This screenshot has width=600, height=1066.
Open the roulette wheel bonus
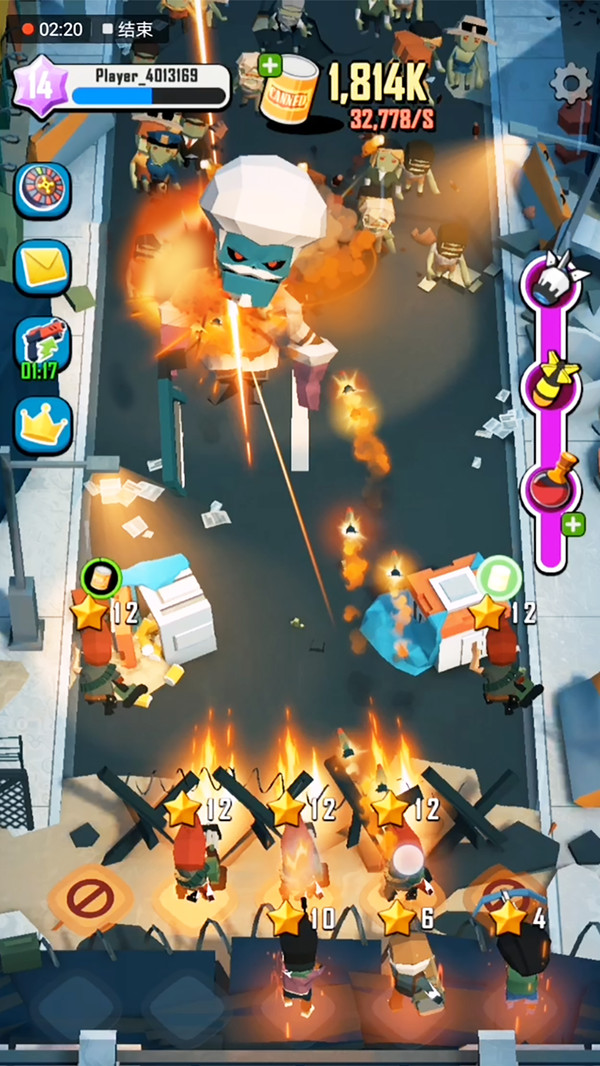coord(42,190)
